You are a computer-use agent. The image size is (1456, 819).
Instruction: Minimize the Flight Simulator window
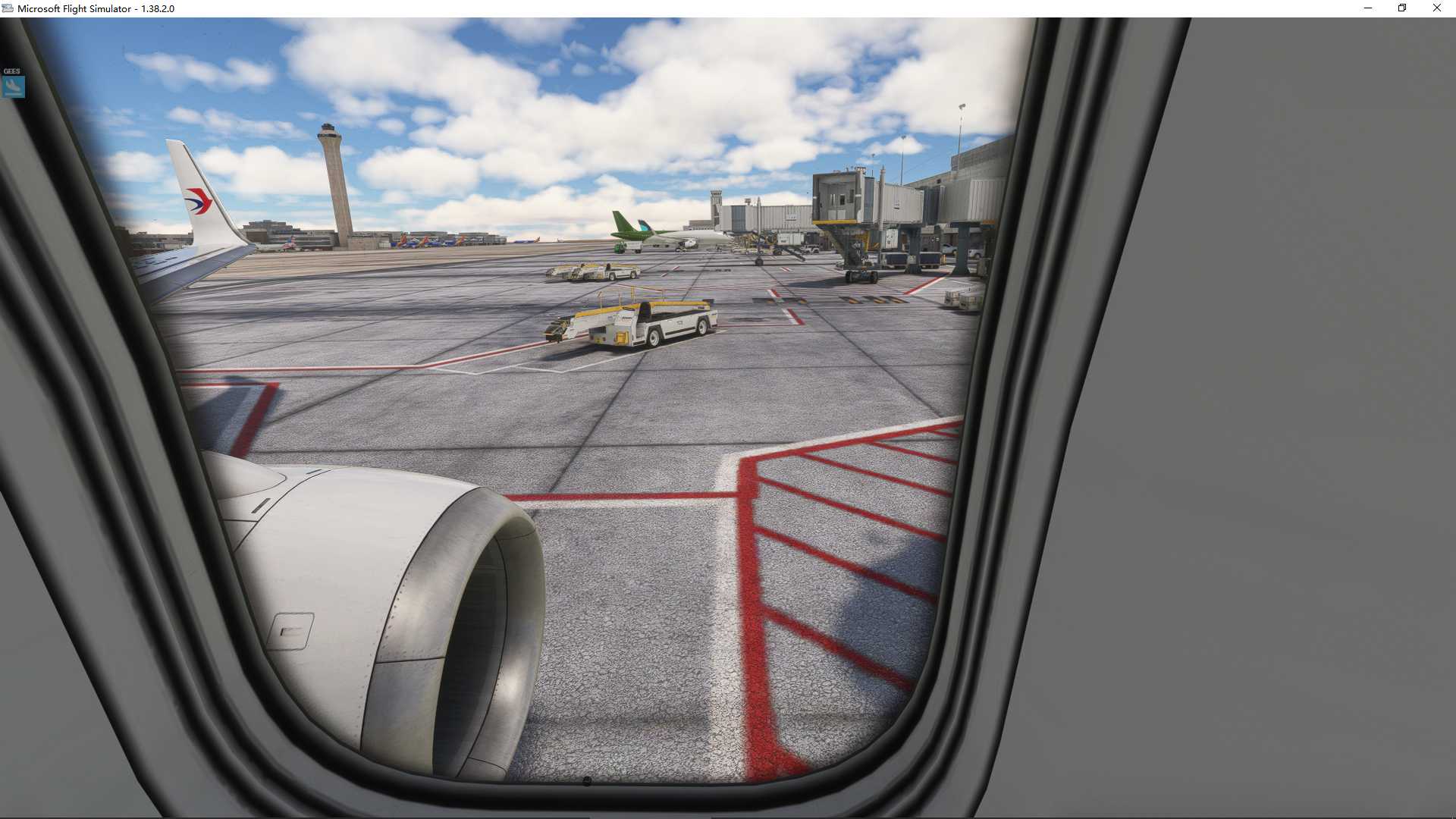(x=1367, y=8)
